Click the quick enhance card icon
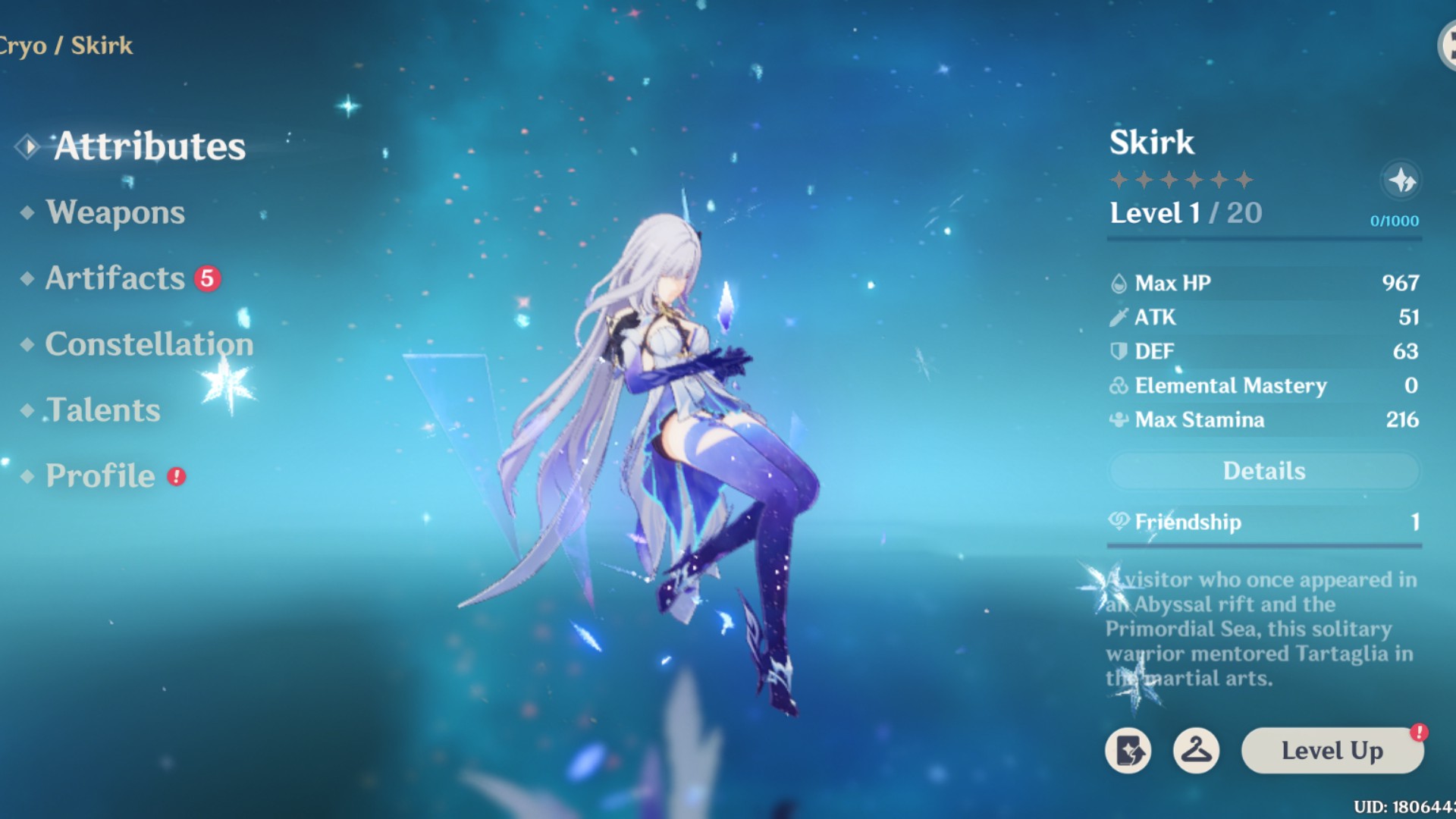 [x=1130, y=751]
